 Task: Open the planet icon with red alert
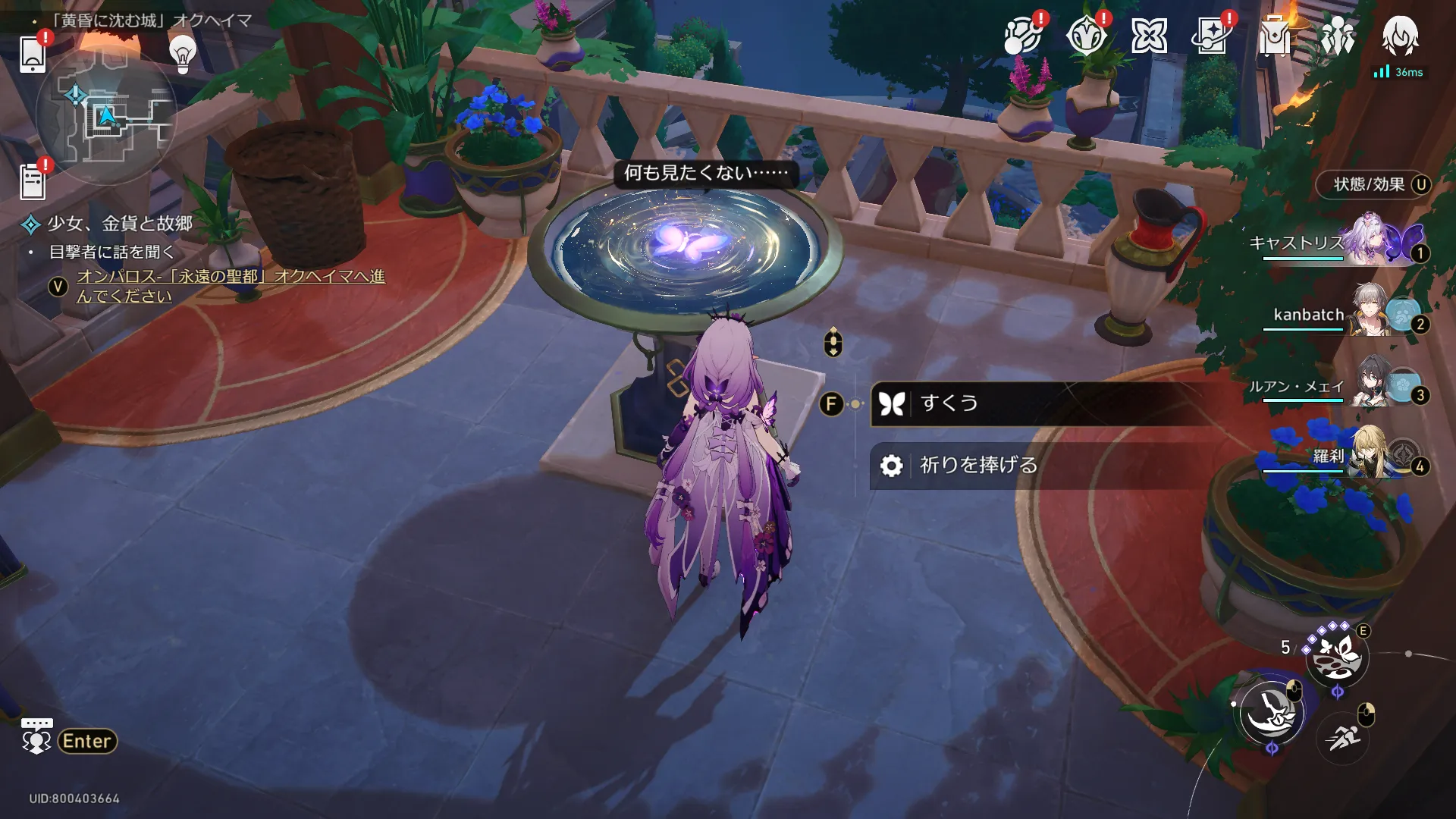(x=1021, y=36)
